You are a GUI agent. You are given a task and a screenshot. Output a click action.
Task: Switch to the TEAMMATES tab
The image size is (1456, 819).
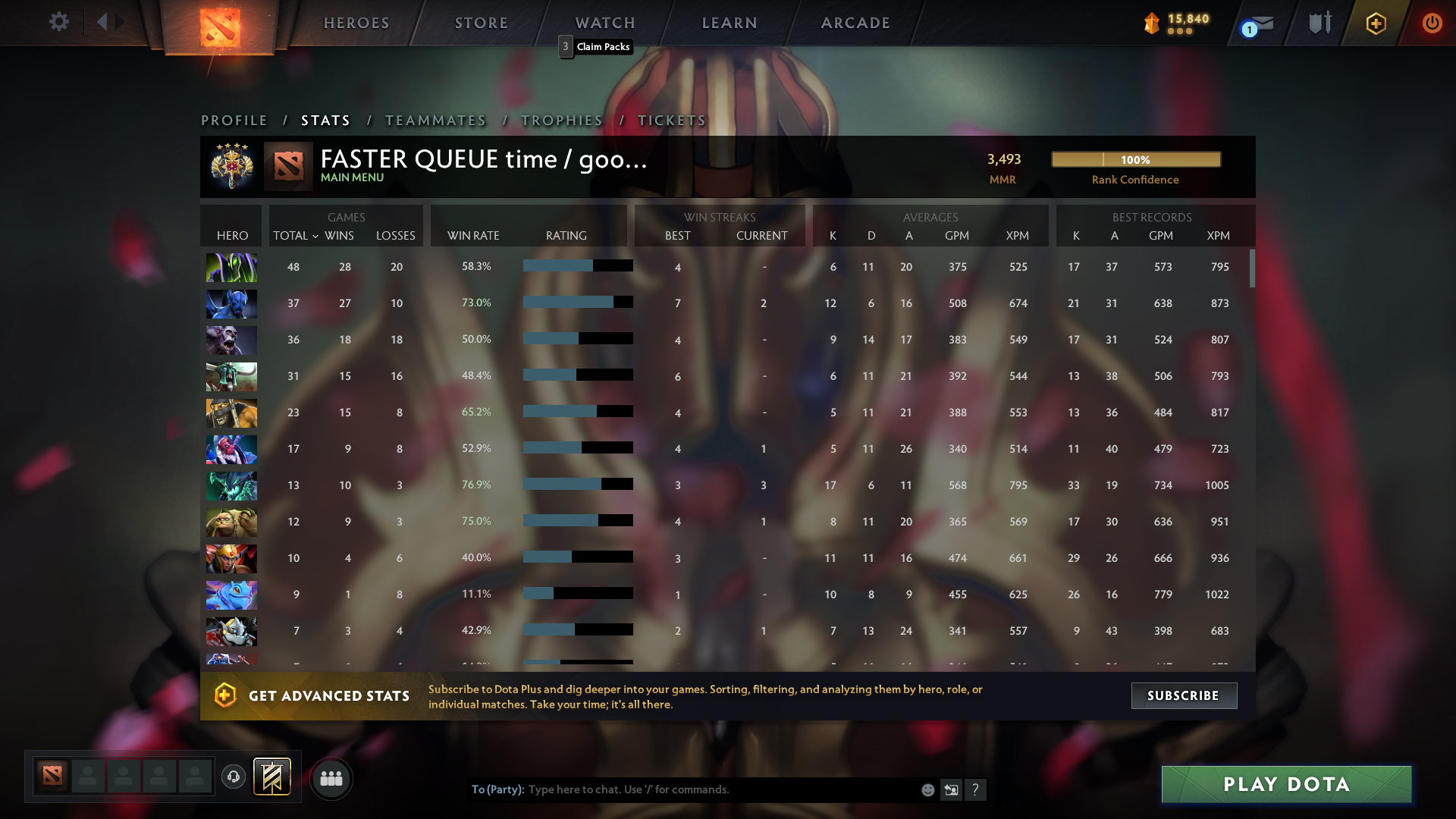[435, 120]
